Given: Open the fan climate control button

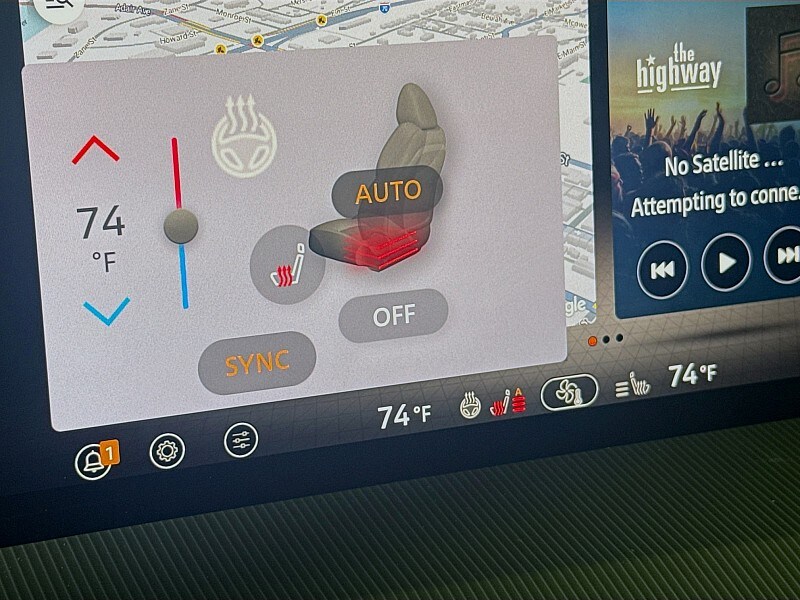Looking at the screenshot, I should 569,392.
